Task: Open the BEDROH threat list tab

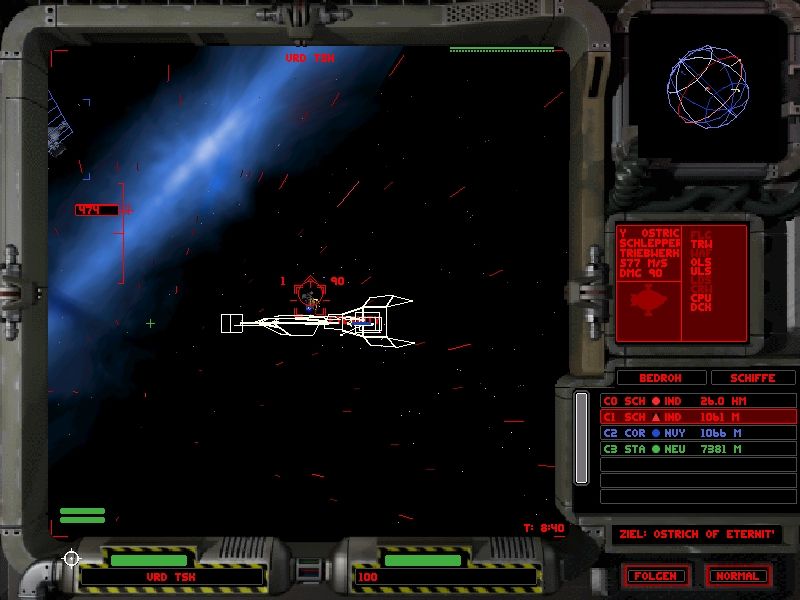Action: tap(660, 378)
